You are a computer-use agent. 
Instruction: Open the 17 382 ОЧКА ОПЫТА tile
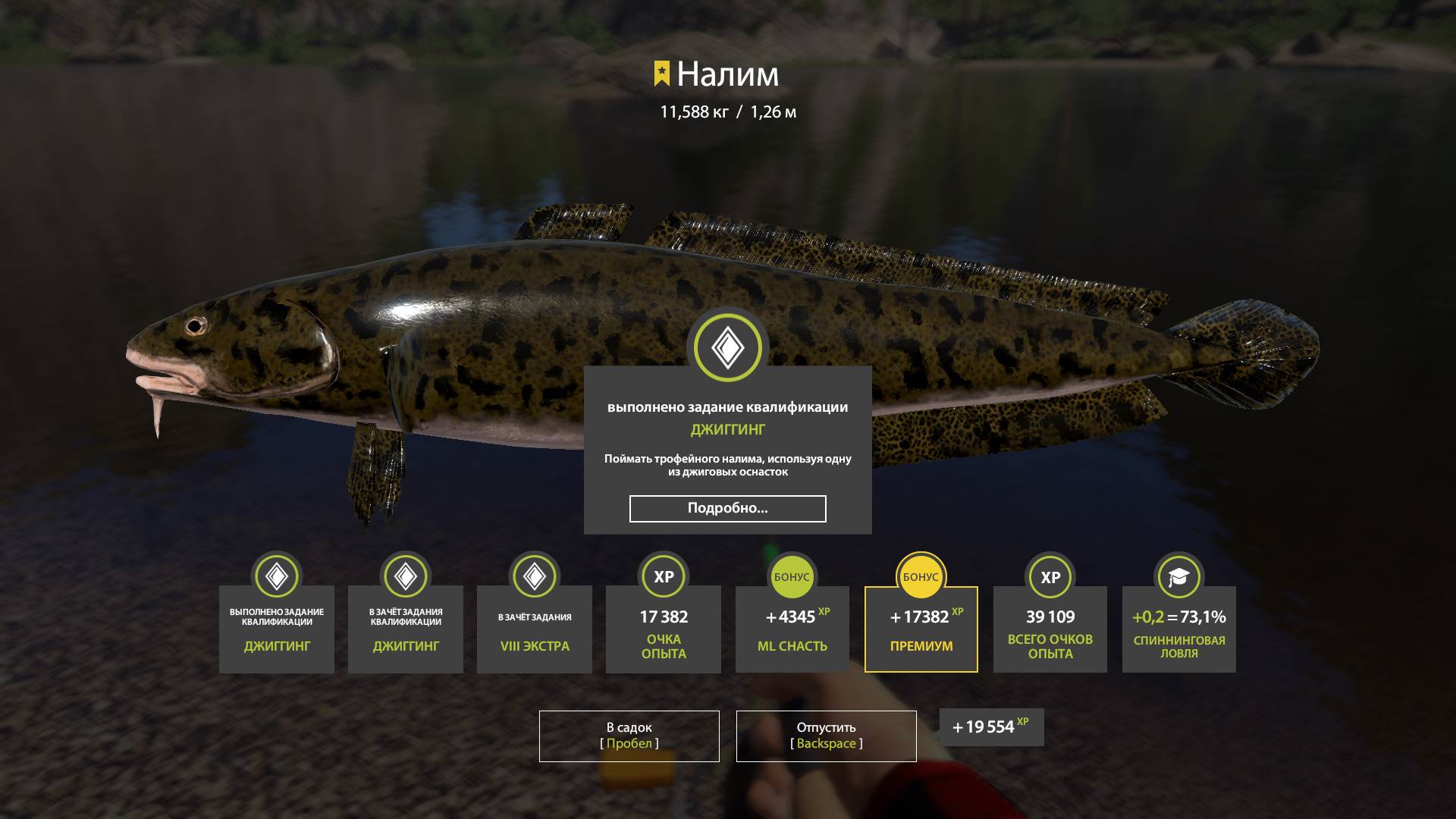pos(663,629)
